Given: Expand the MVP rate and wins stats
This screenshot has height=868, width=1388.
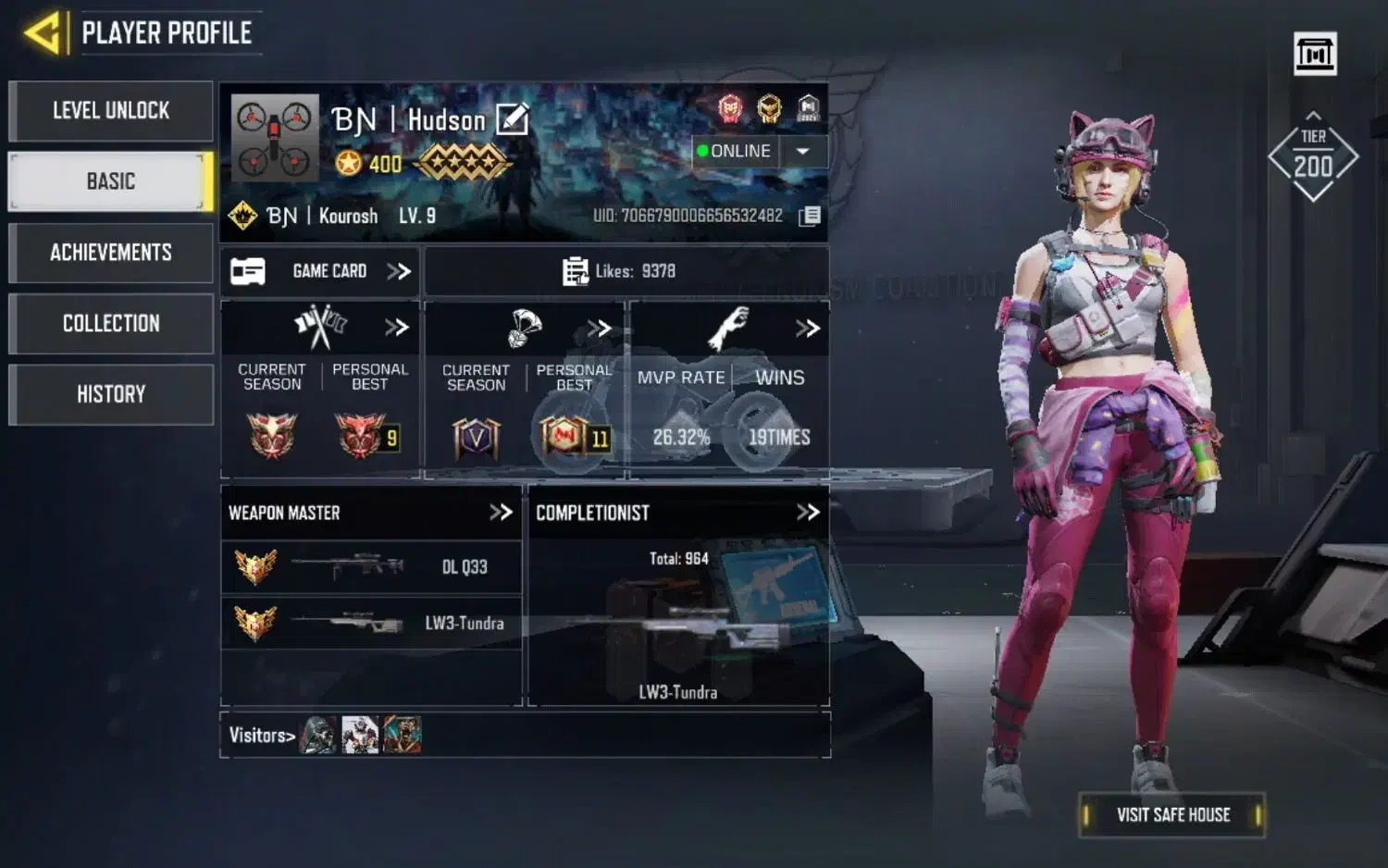Looking at the screenshot, I should point(808,329).
